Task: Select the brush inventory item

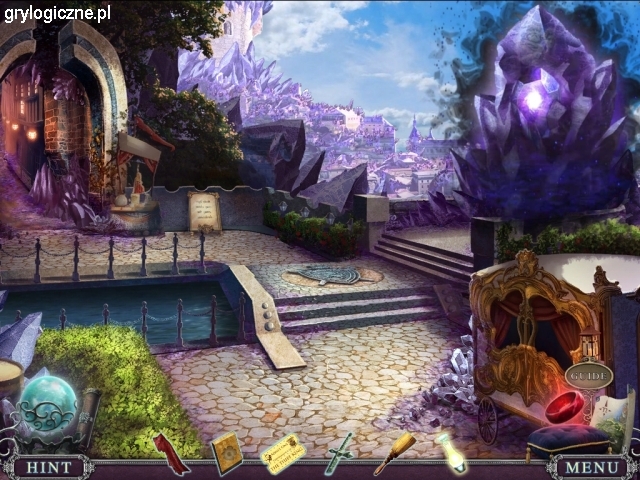Action: pyautogui.click(x=394, y=451)
